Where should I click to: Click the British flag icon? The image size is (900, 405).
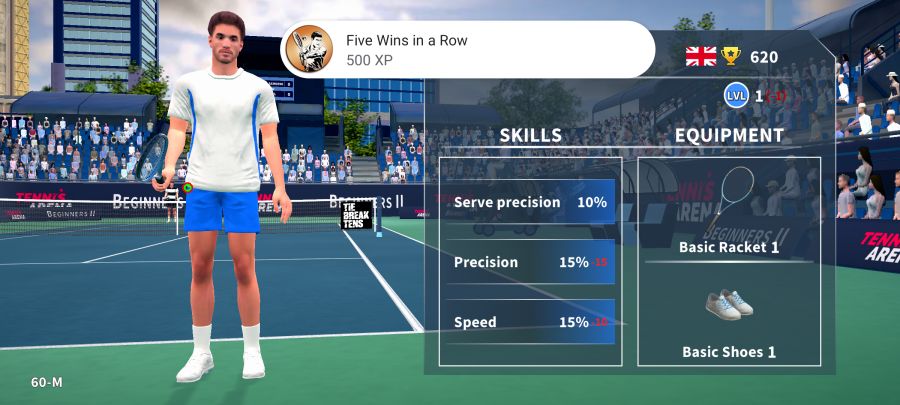click(x=701, y=57)
